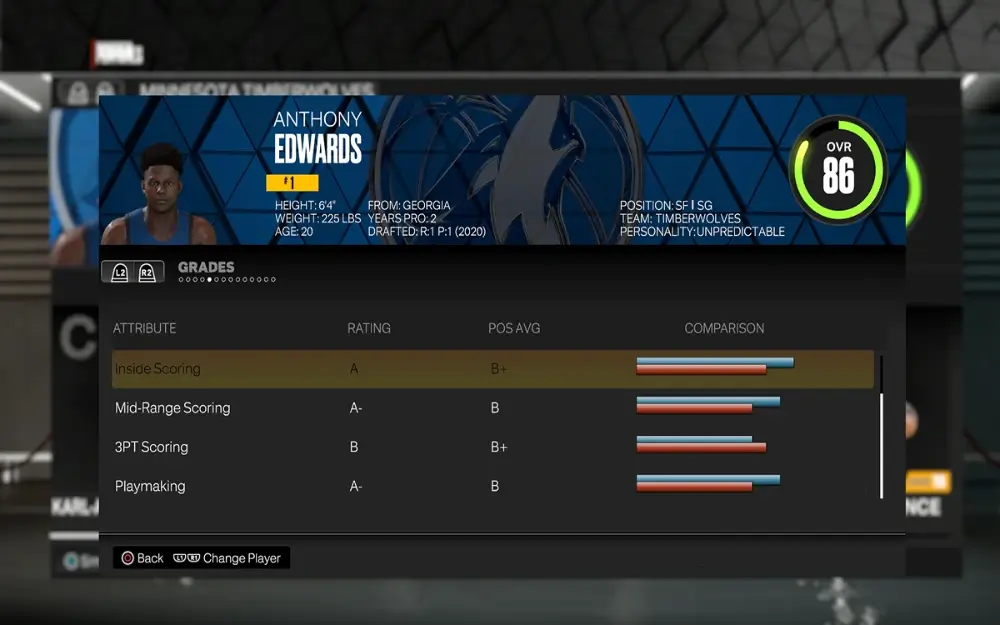
Task: Click the grades list scrollbar
Action: point(881,444)
